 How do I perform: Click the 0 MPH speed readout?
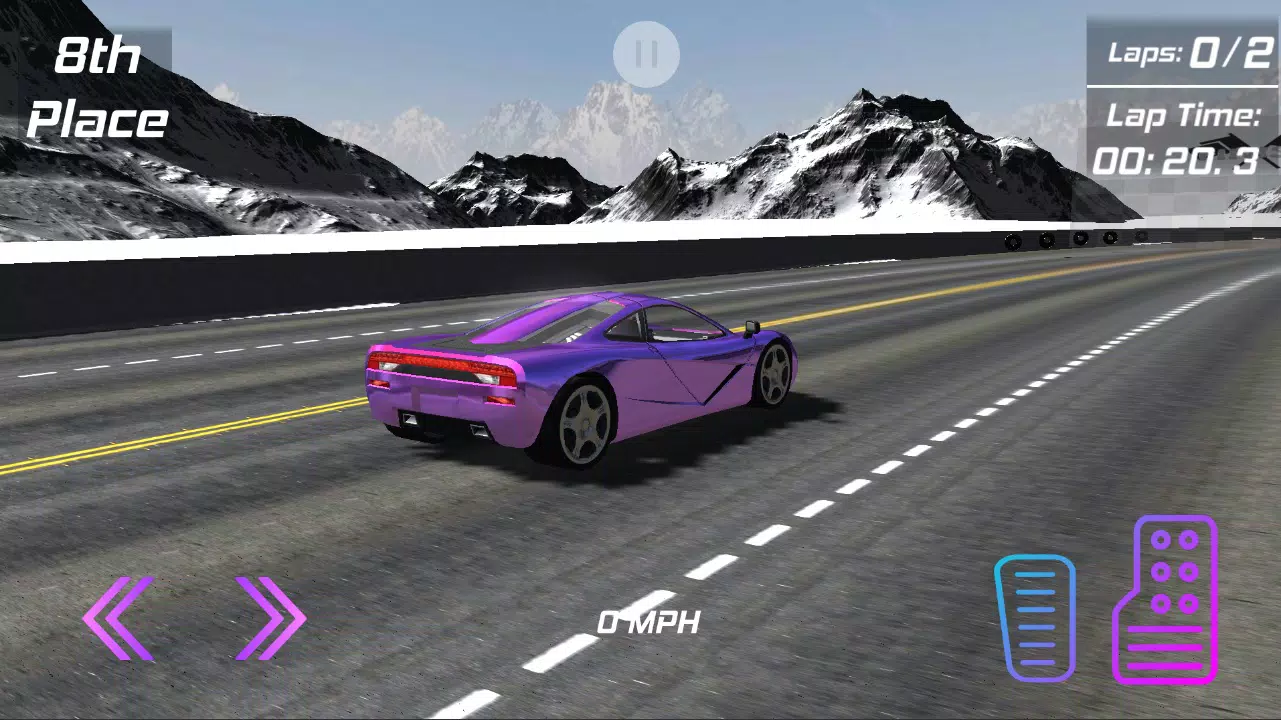(x=648, y=623)
